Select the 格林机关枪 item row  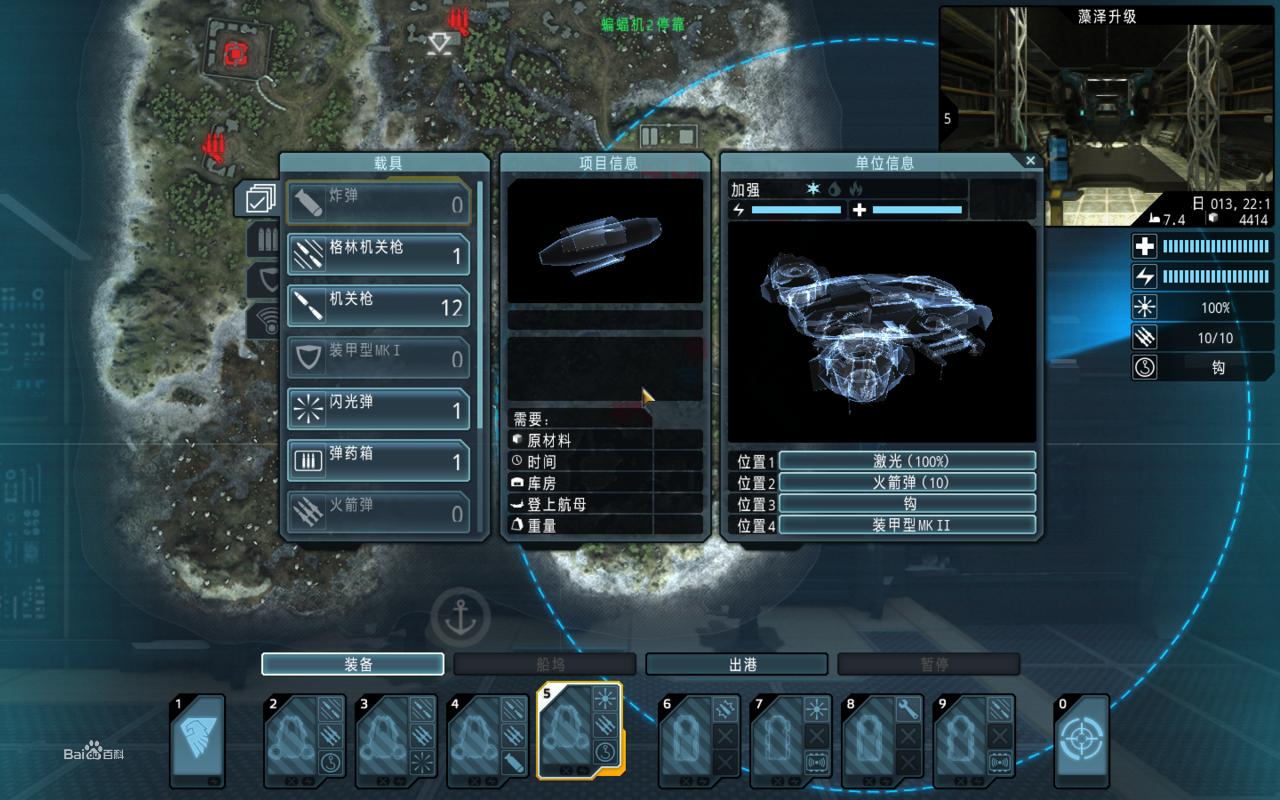(378, 255)
